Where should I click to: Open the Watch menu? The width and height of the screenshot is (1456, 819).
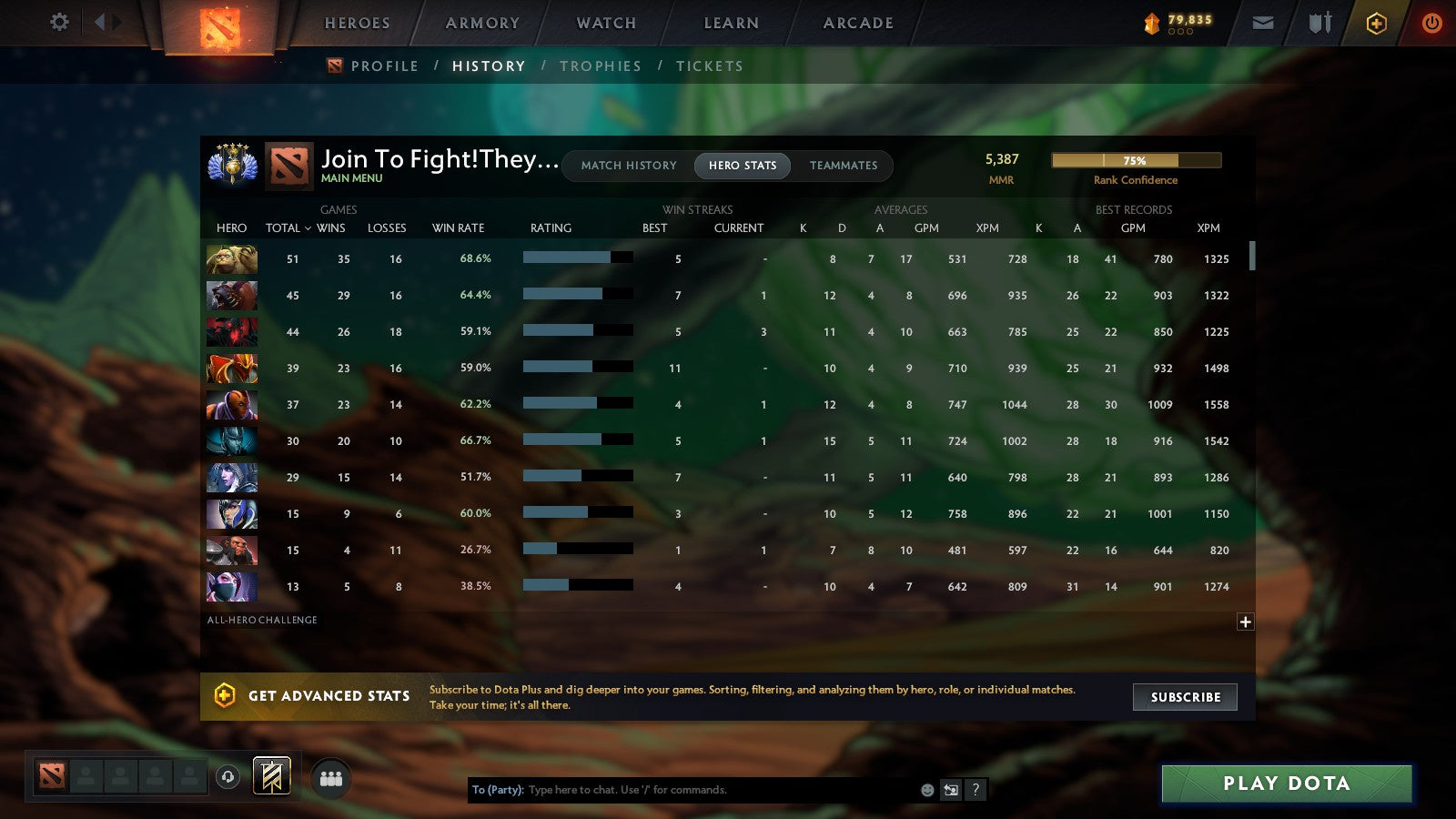pyautogui.click(x=604, y=23)
